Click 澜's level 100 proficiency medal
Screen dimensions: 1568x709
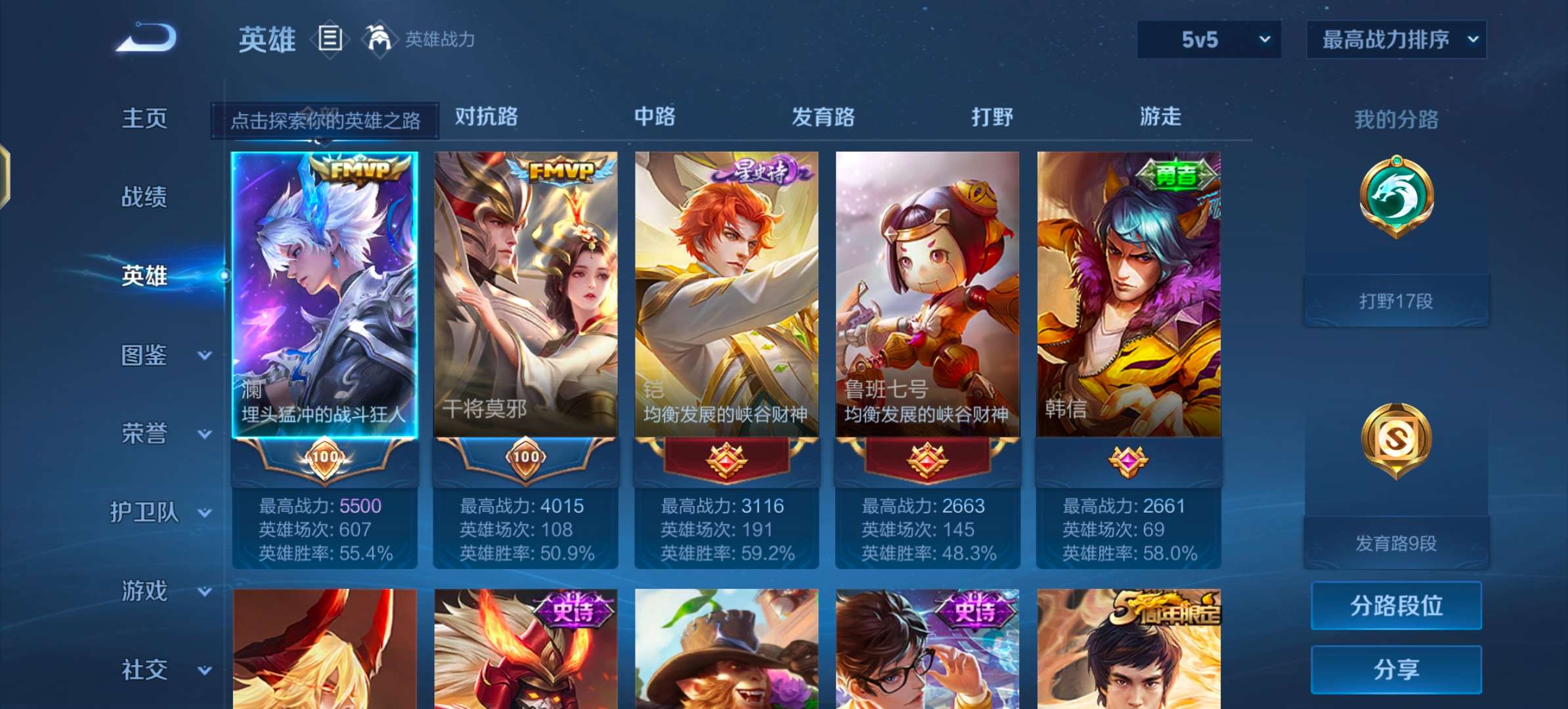point(324,458)
